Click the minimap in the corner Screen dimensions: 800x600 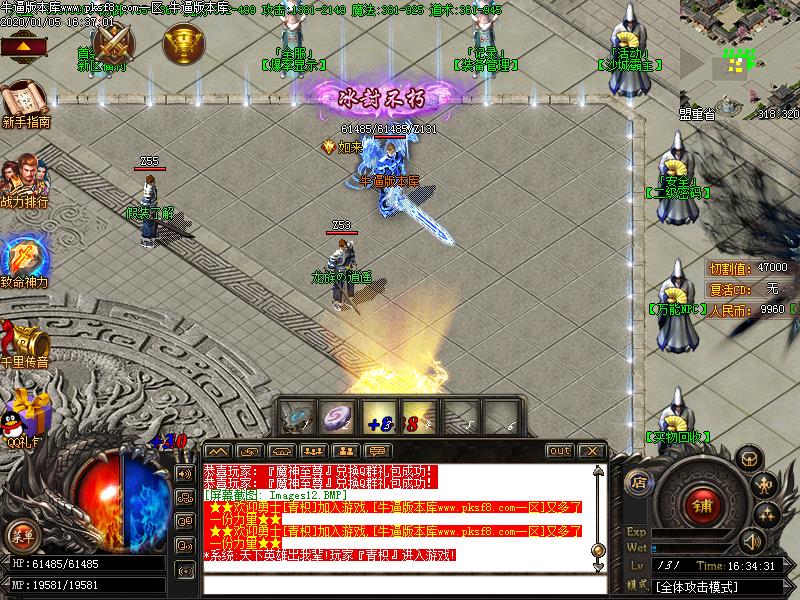[x=740, y=52]
